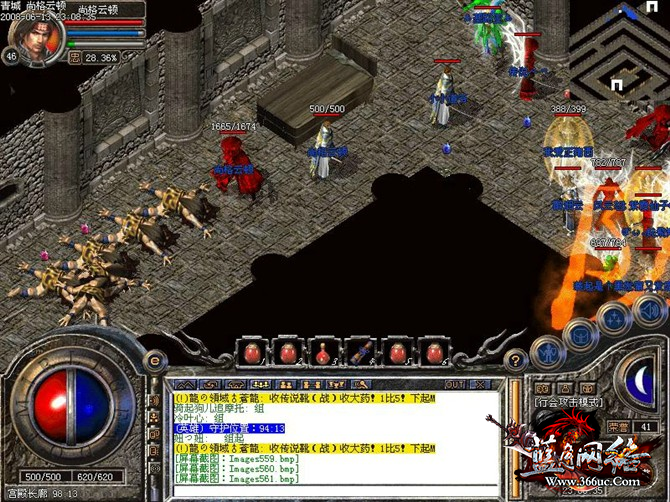This screenshot has width=670, height=502.
Task: Open the help question mark button
Action: tap(516, 360)
